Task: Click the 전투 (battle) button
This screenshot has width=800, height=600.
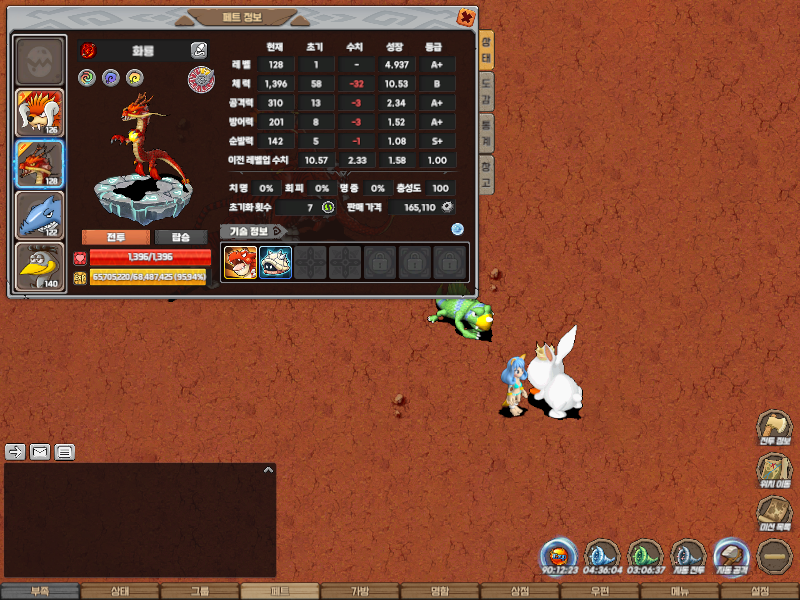Action: tap(116, 237)
